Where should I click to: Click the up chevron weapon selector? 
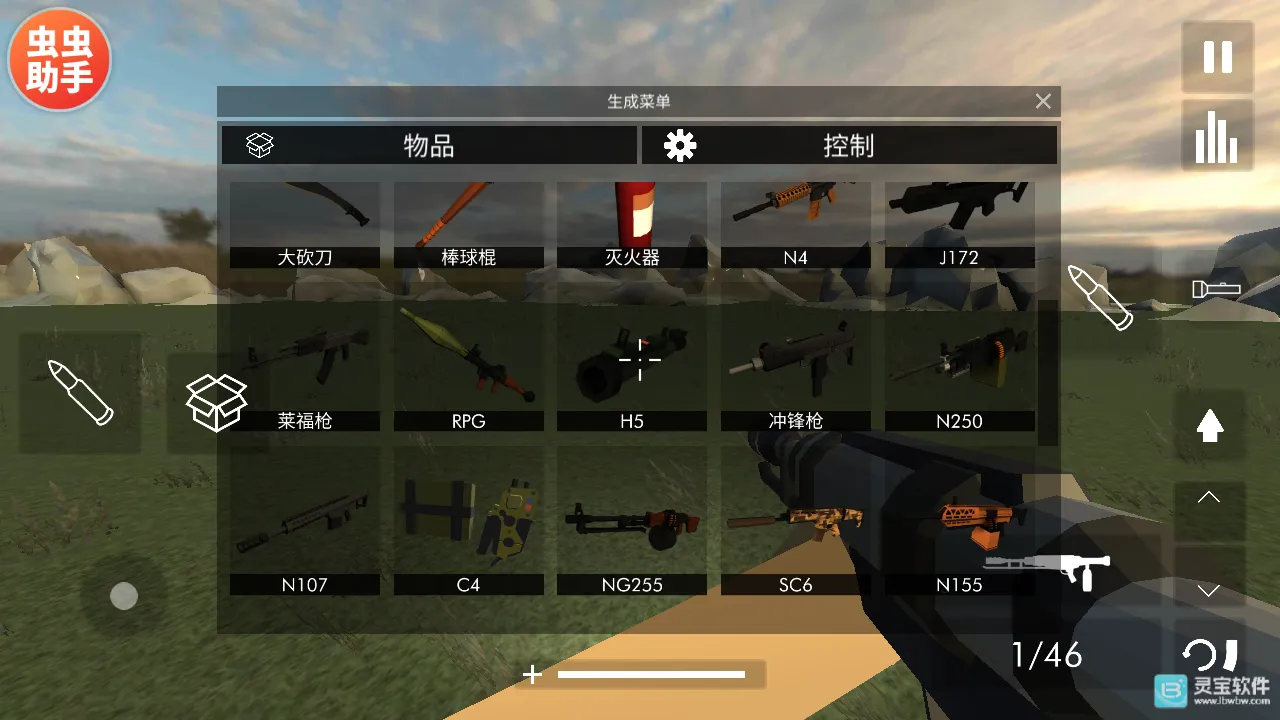click(1208, 497)
